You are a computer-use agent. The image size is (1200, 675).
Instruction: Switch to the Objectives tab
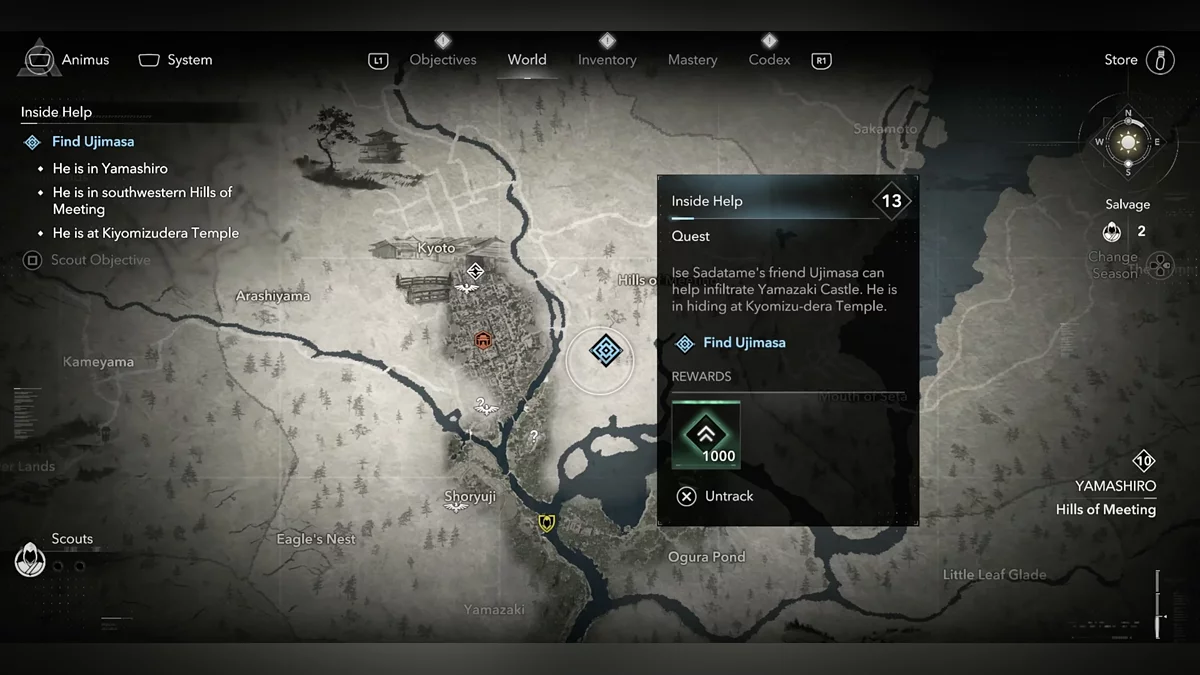coord(443,60)
